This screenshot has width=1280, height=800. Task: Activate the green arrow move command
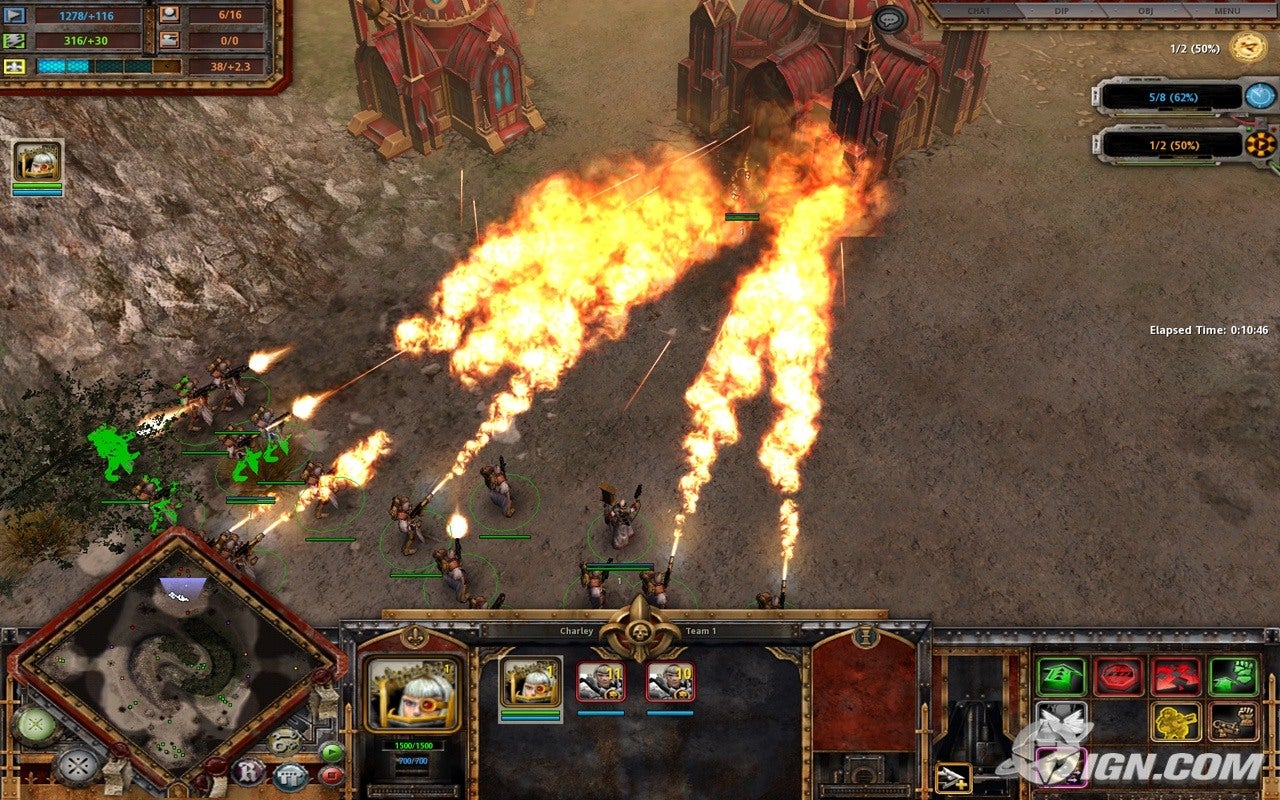point(1060,677)
